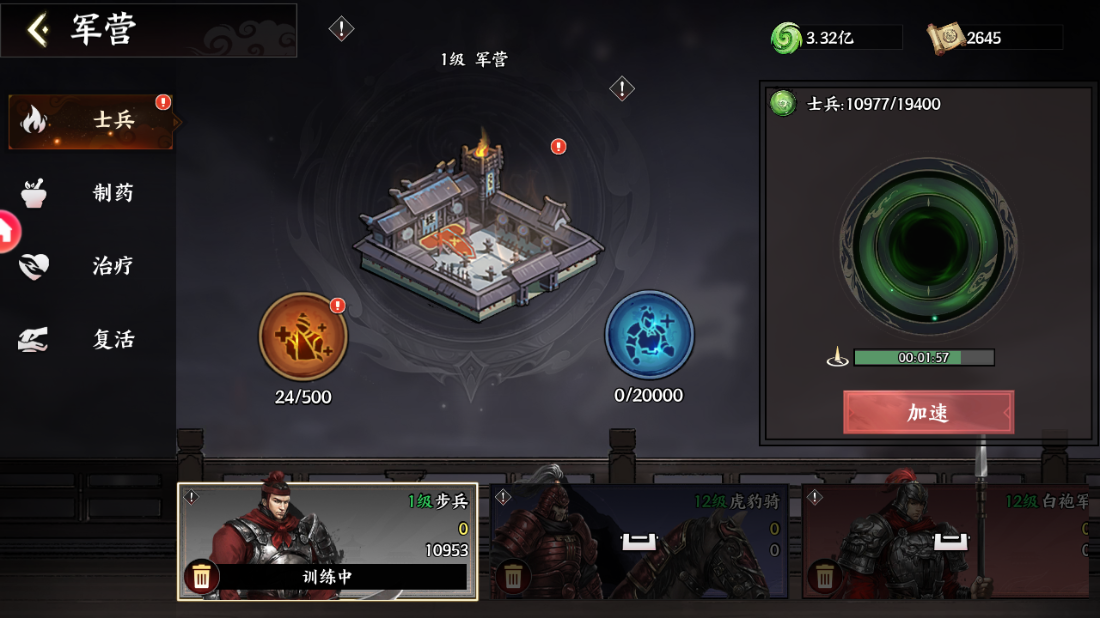
Task: Tap the green jade currency icon
Action: point(786,38)
